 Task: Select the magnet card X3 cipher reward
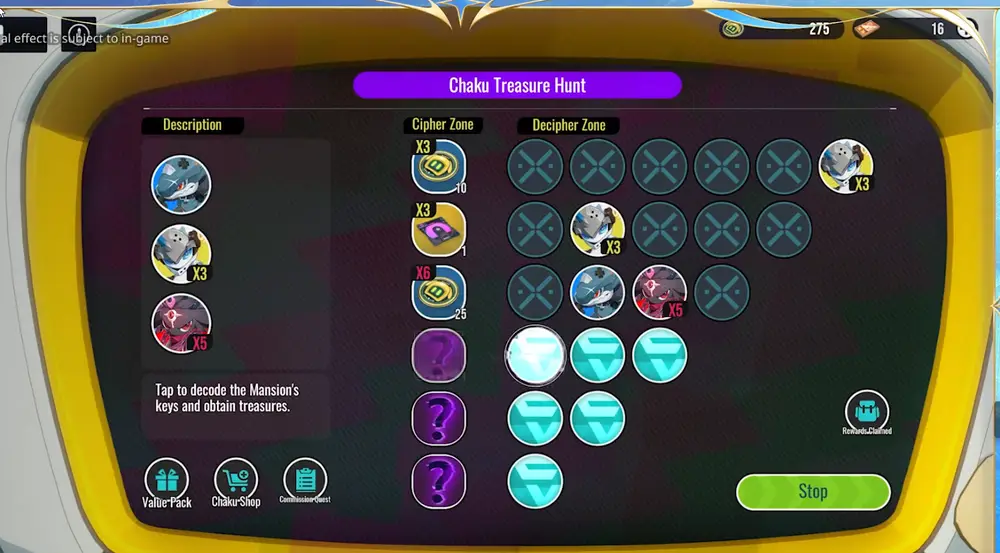click(x=439, y=230)
